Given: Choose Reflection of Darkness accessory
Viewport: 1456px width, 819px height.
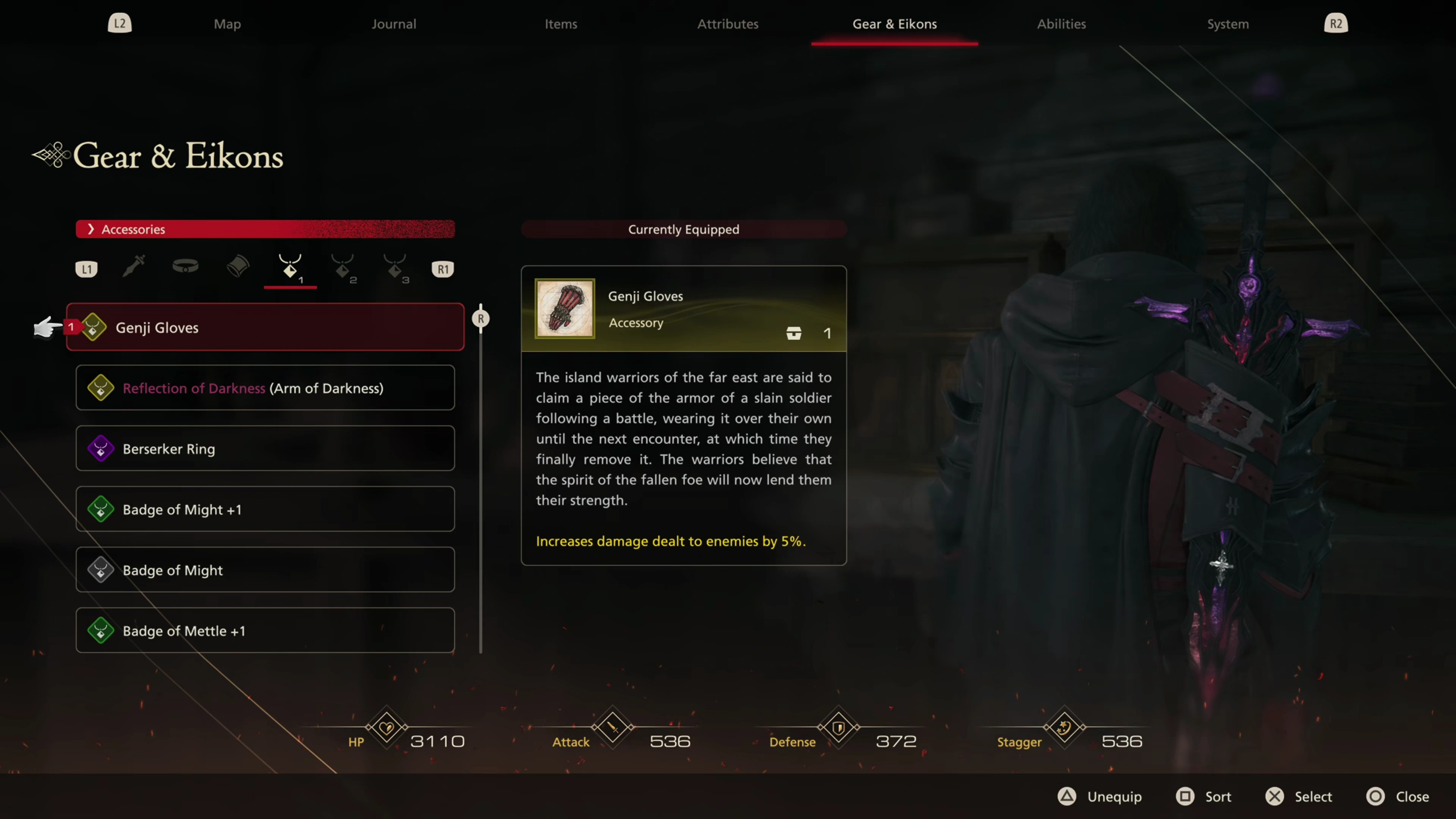Looking at the screenshot, I should pos(265,388).
